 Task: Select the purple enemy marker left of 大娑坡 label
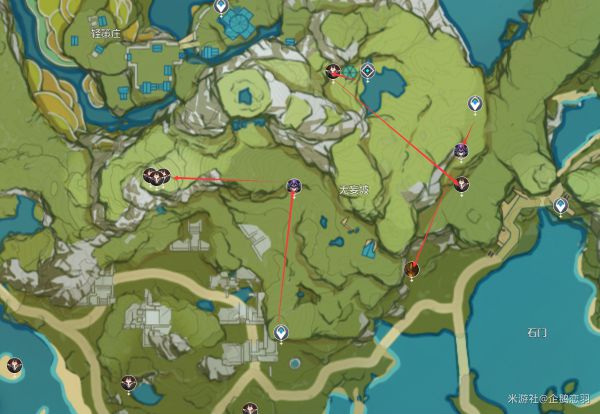pyautogui.click(x=294, y=184)
